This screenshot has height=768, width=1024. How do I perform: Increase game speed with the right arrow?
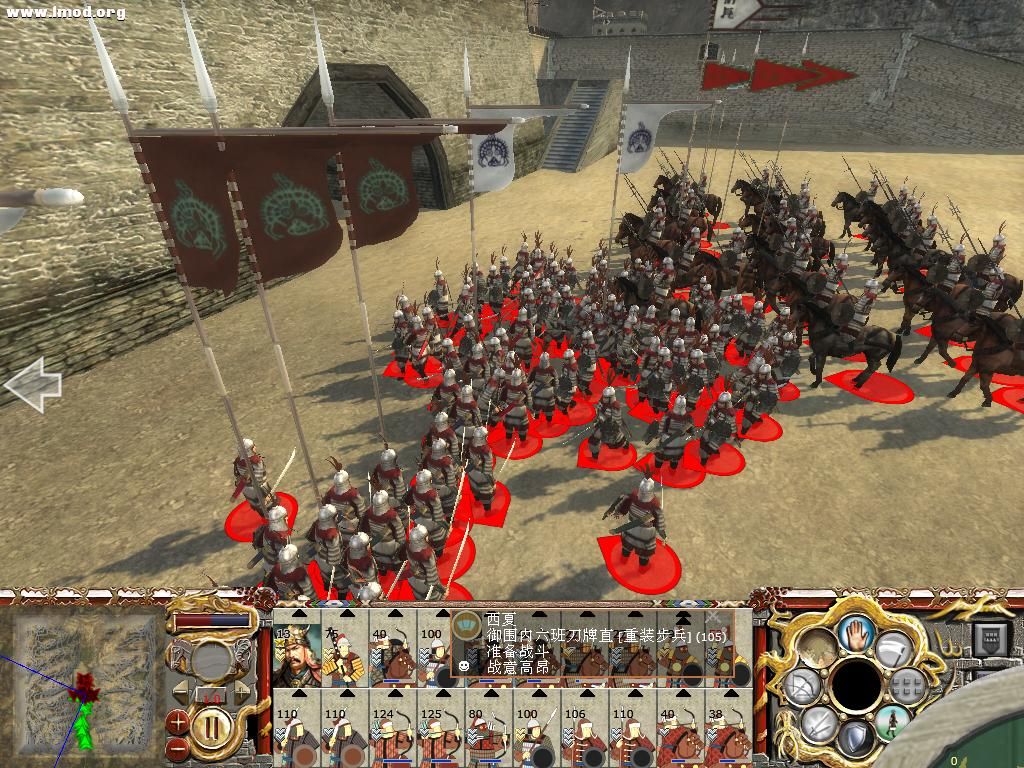click(240, 694)
